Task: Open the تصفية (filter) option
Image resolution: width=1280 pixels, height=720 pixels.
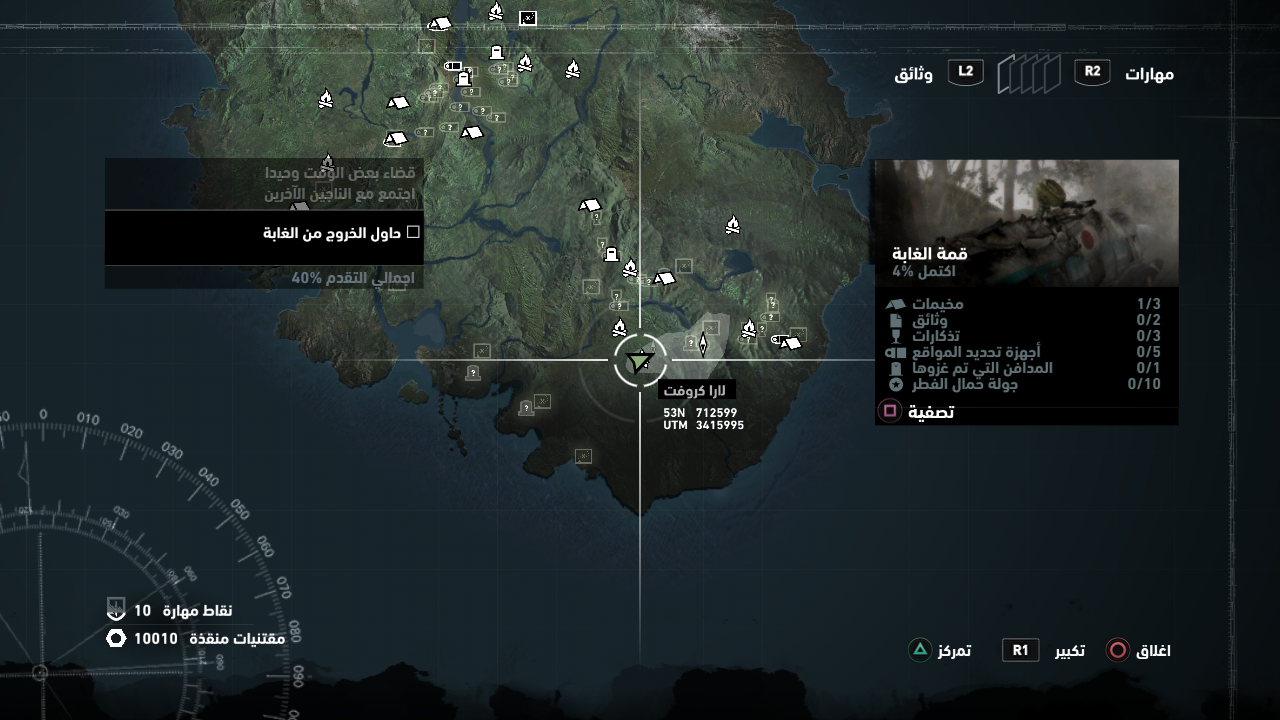Action: coord(916,411)
